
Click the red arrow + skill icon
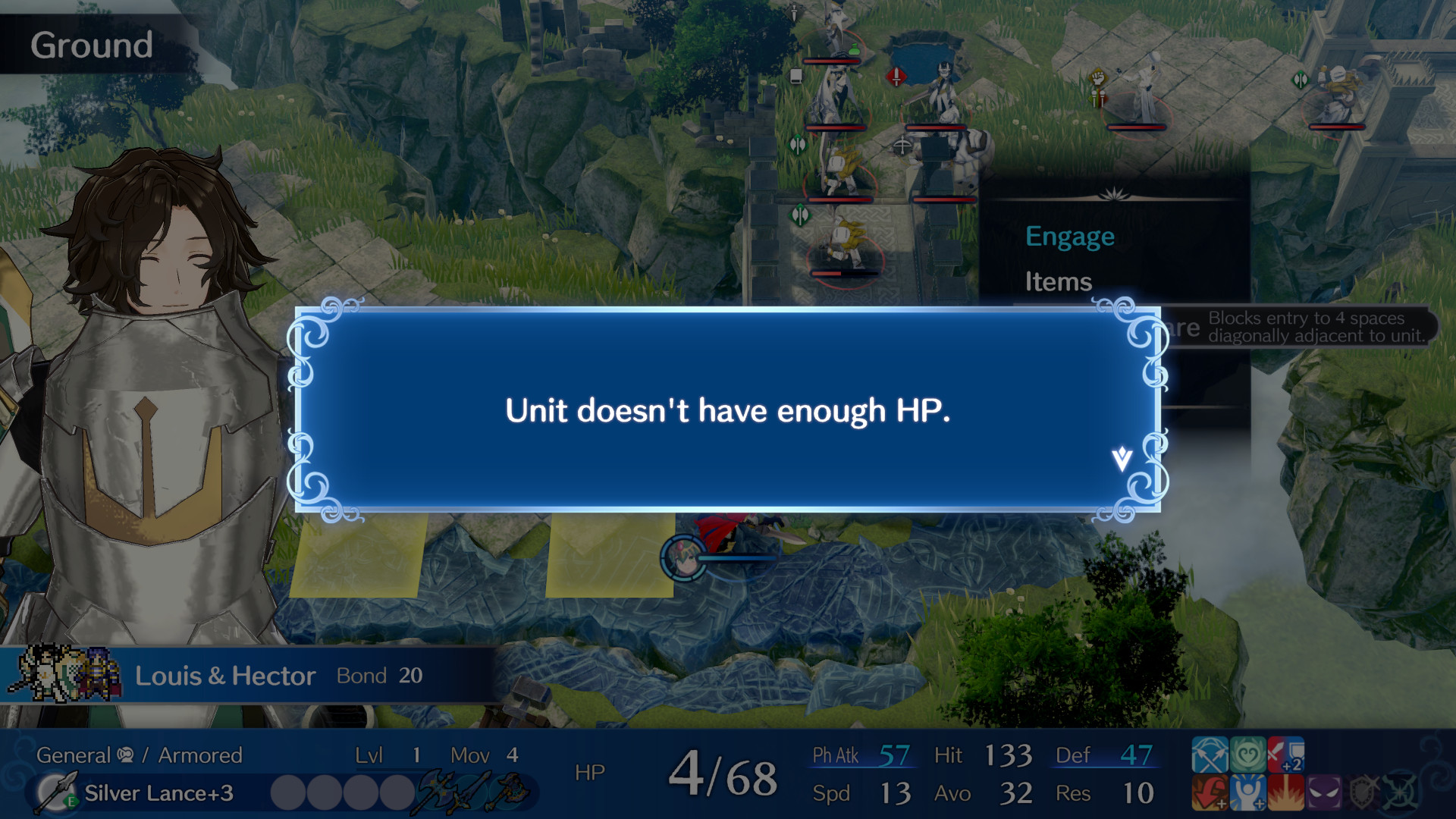(x=1210, y=793)
